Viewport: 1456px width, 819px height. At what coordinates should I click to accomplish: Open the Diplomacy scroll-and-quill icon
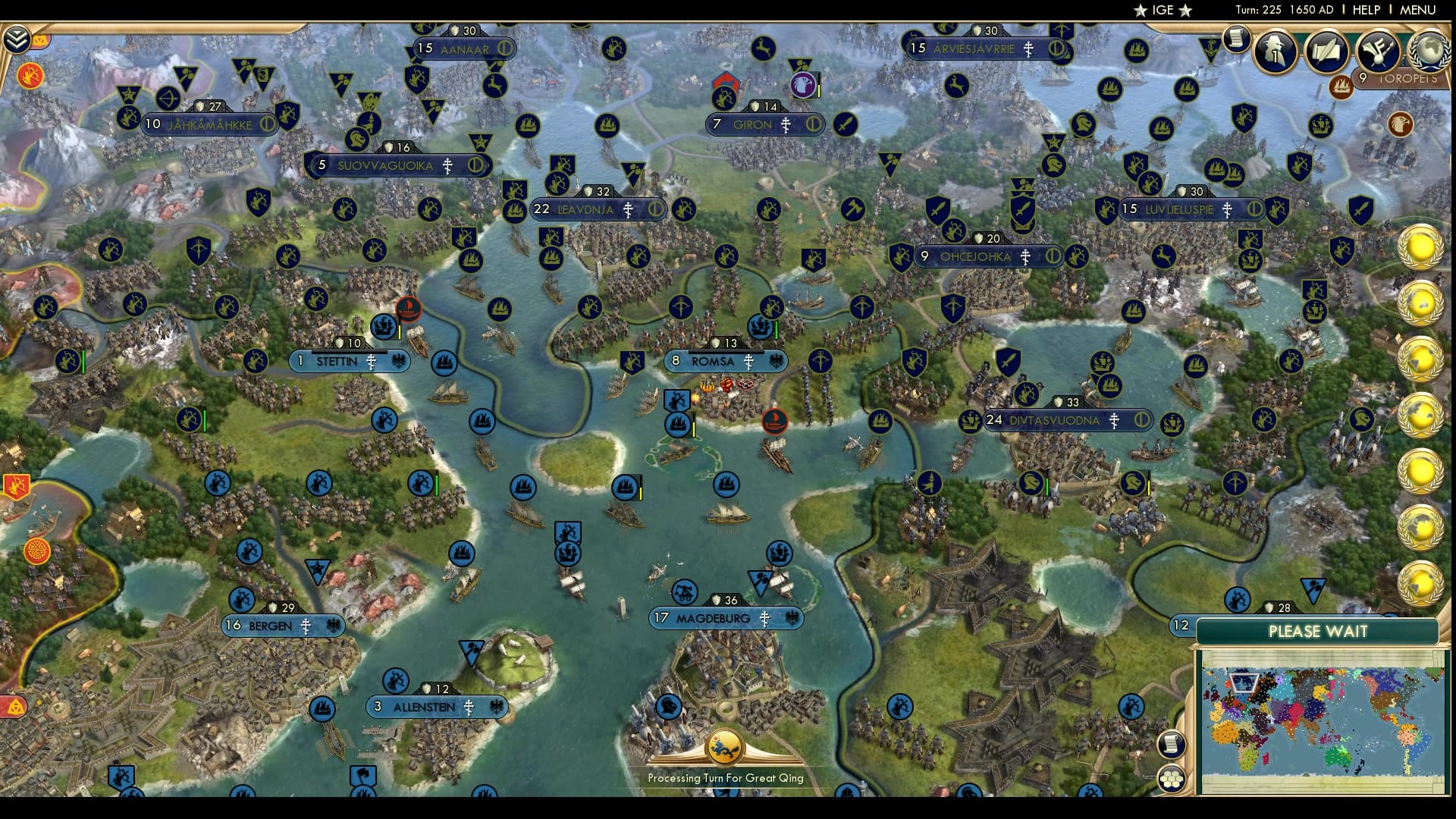click(x=1327, y=48)
